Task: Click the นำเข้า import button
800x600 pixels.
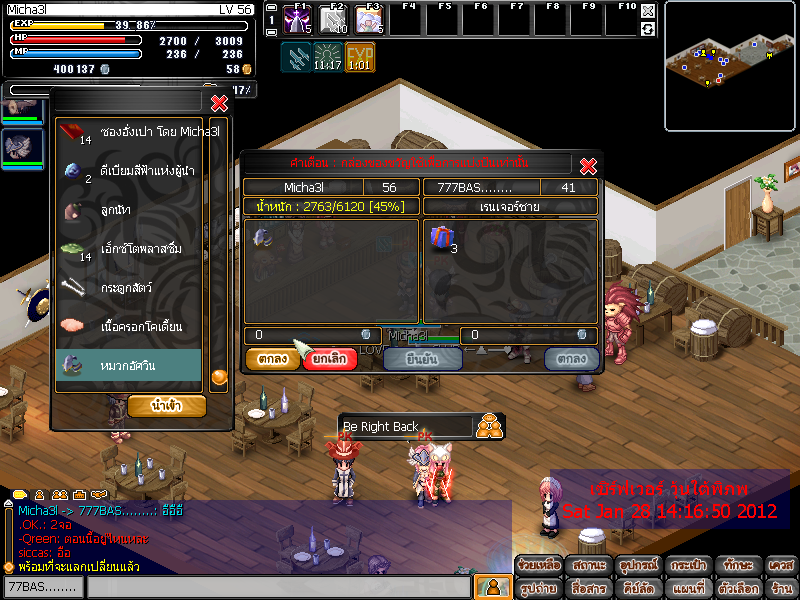Action: pyautogui.click(x=167, y=406)
